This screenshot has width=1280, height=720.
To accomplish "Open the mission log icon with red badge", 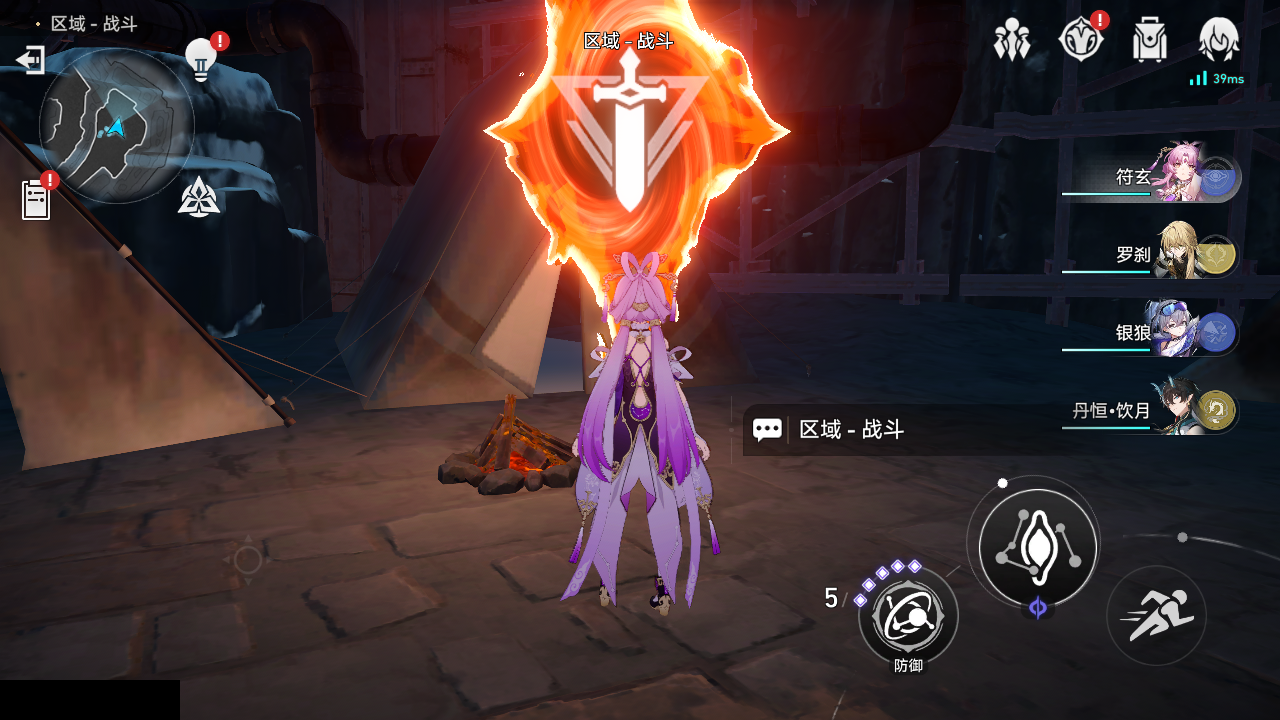I will [35, 198].
